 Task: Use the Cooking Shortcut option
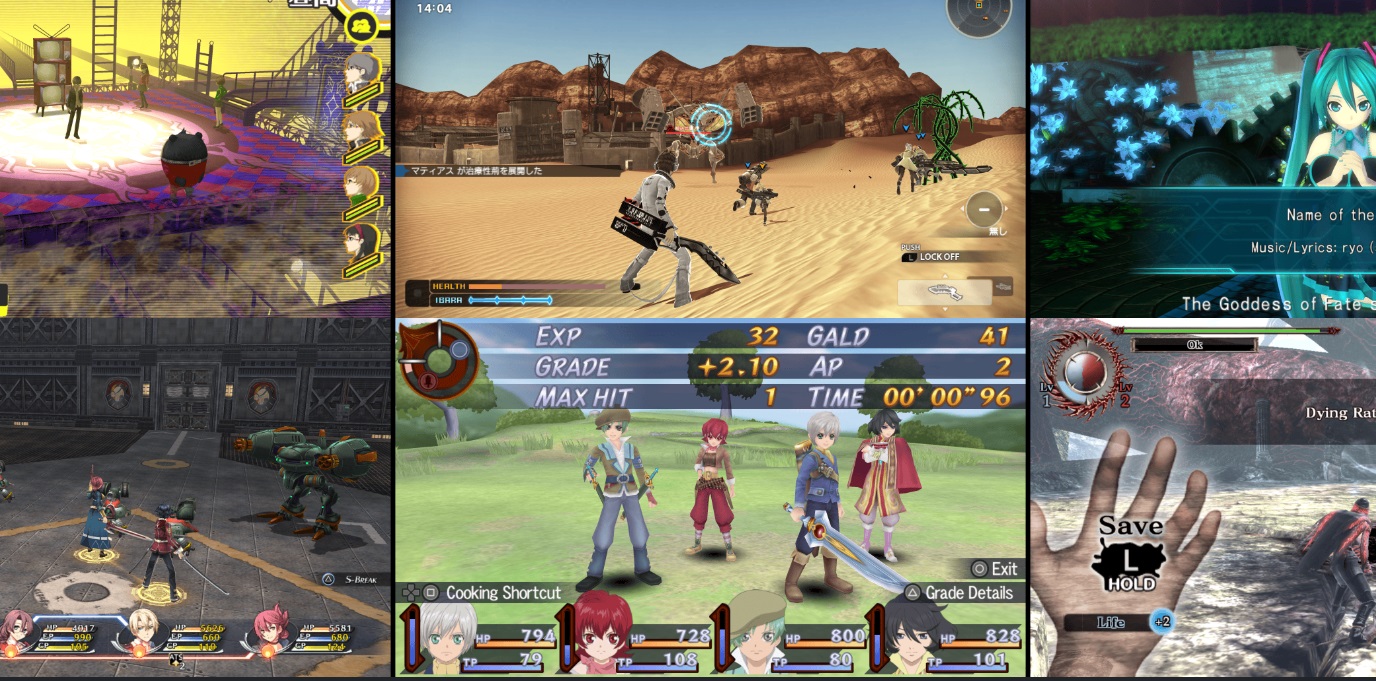pos(493,593)
